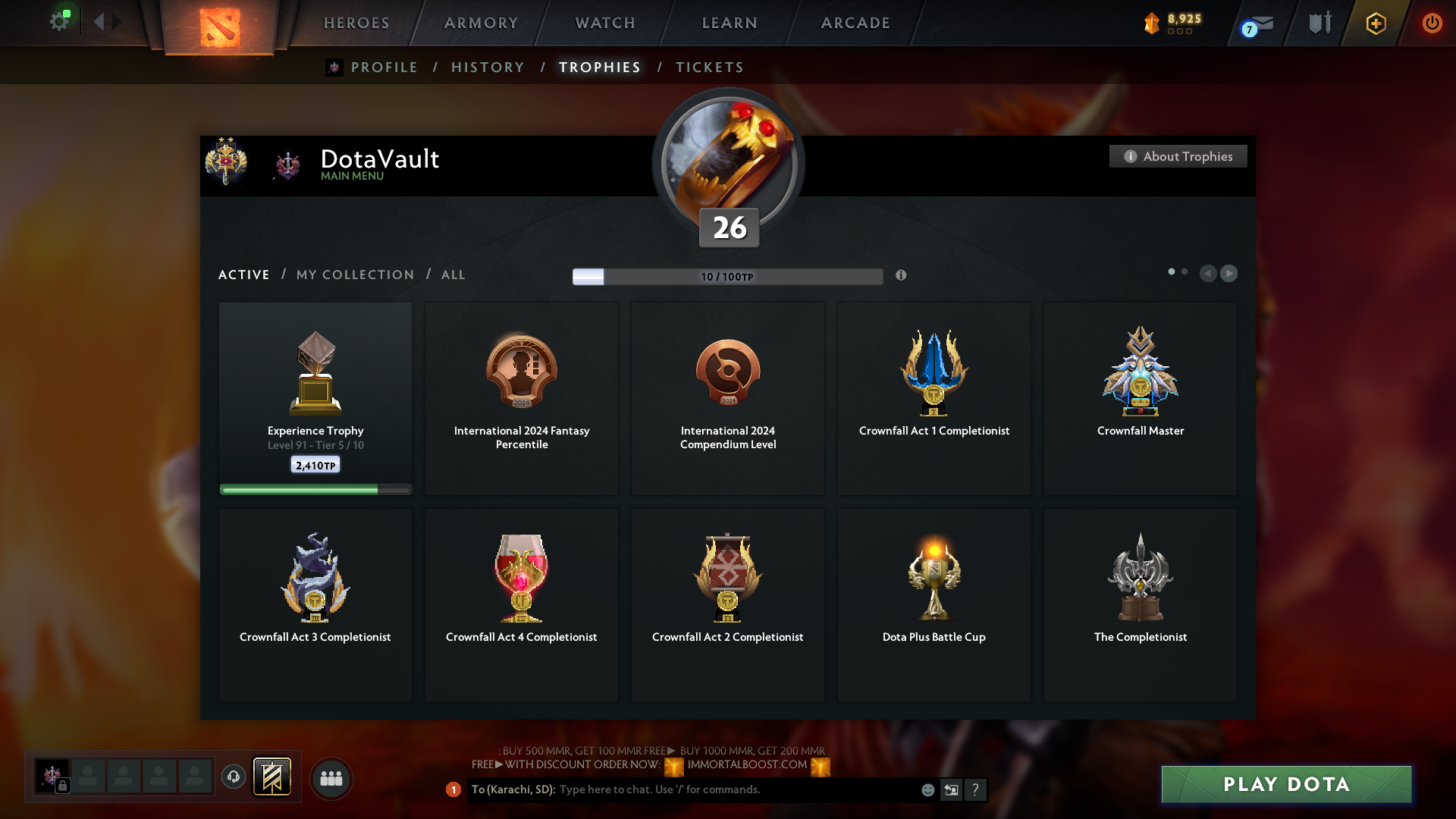This screenshot has width=1456, height=819.
Task: Click the Play Dota button
Action: tap(1286, 784)
